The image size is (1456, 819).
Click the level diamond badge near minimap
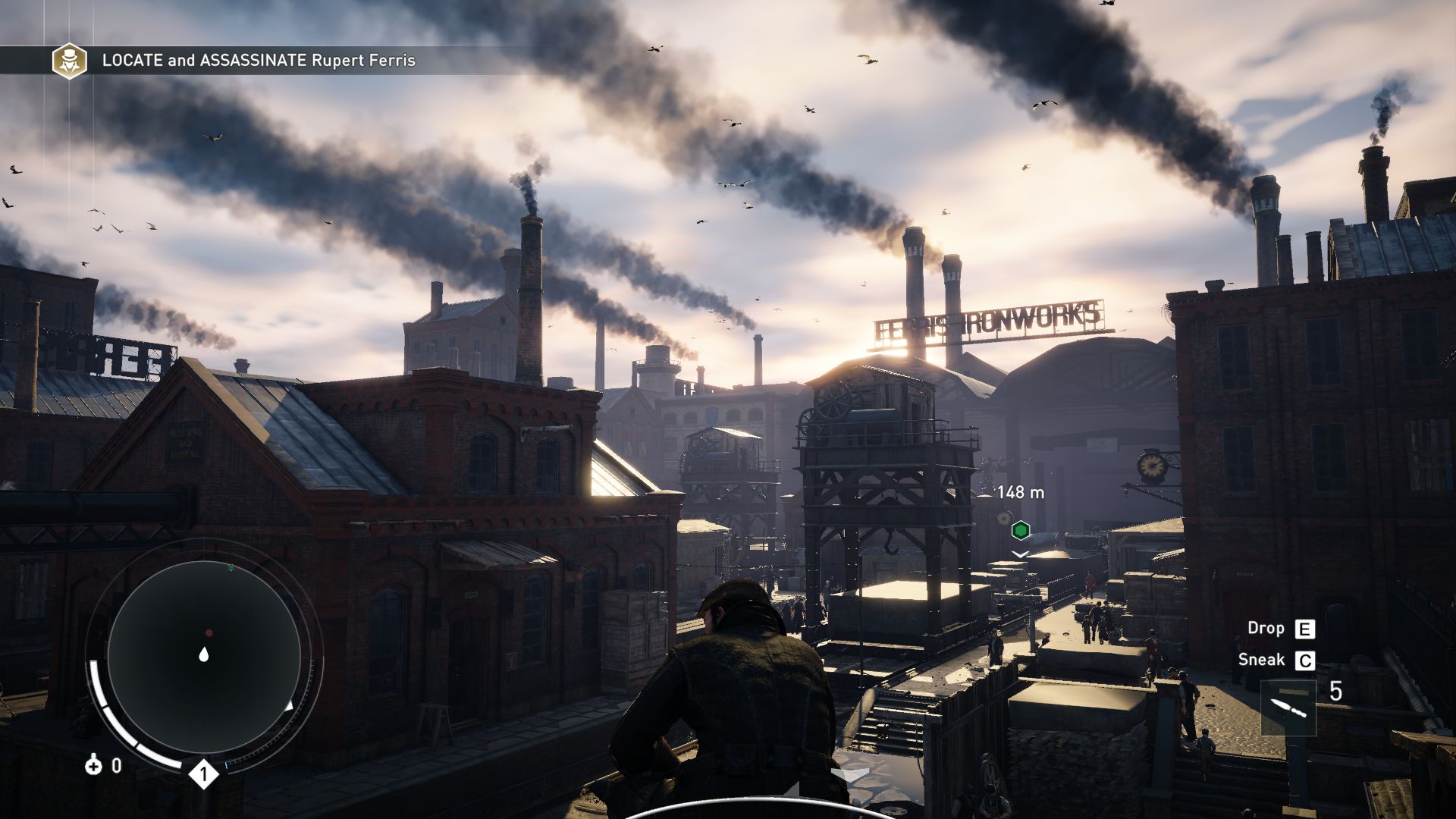coord(203,774)
